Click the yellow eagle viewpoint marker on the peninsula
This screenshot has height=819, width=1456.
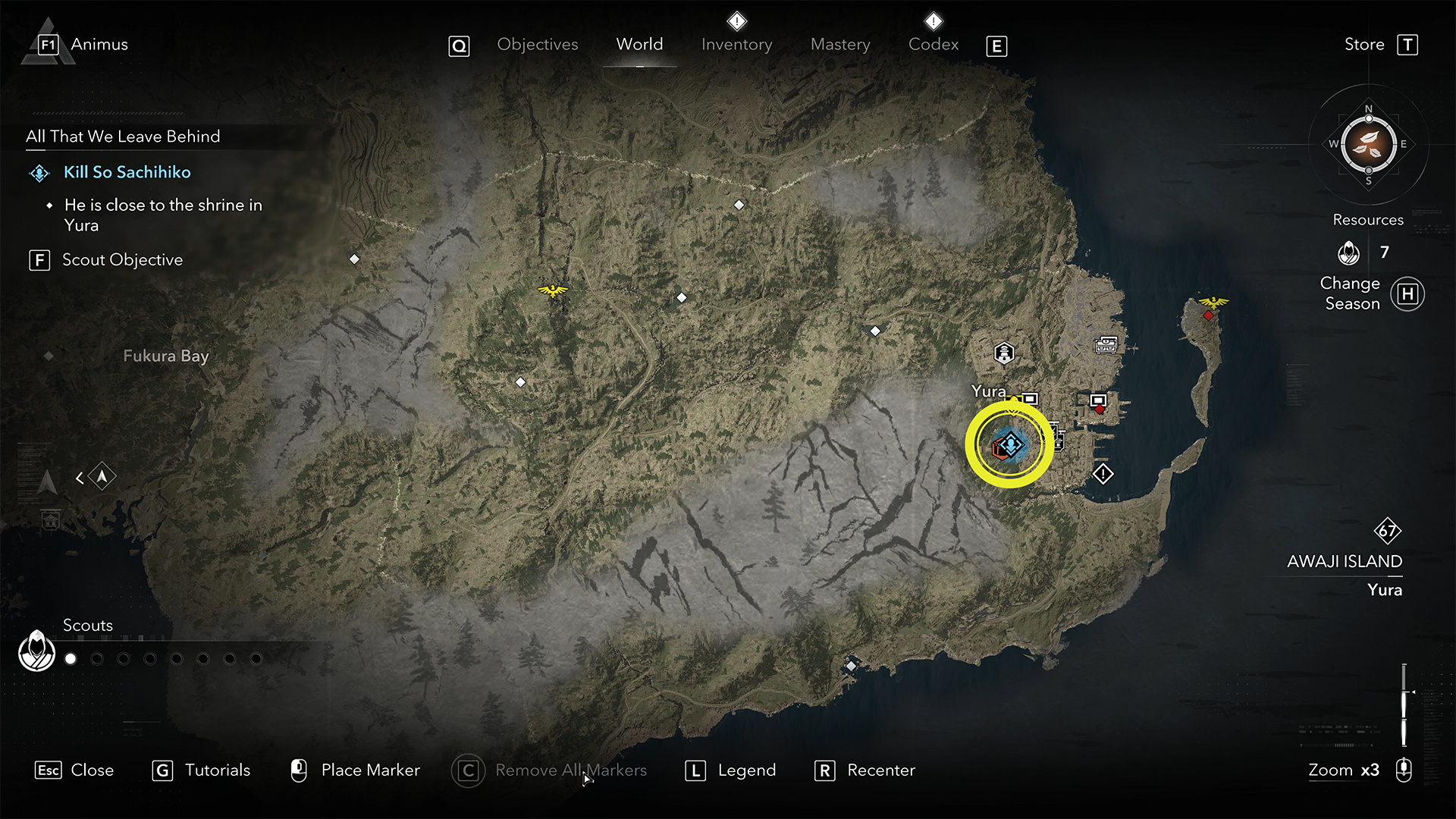(1213, 303)
